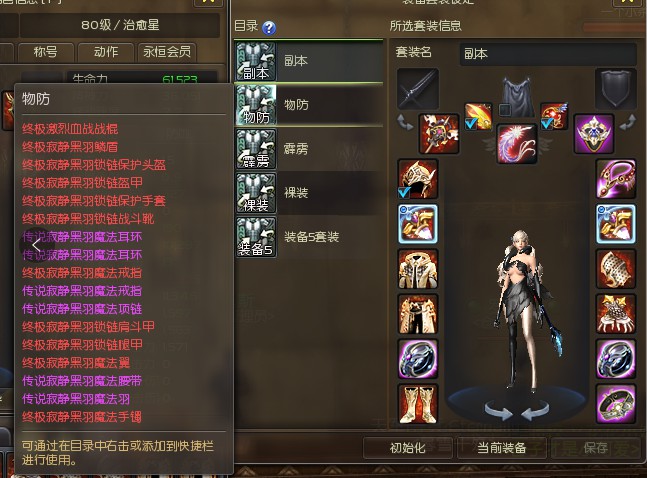
Task: Open the 动作 tab
Action: 104,51
